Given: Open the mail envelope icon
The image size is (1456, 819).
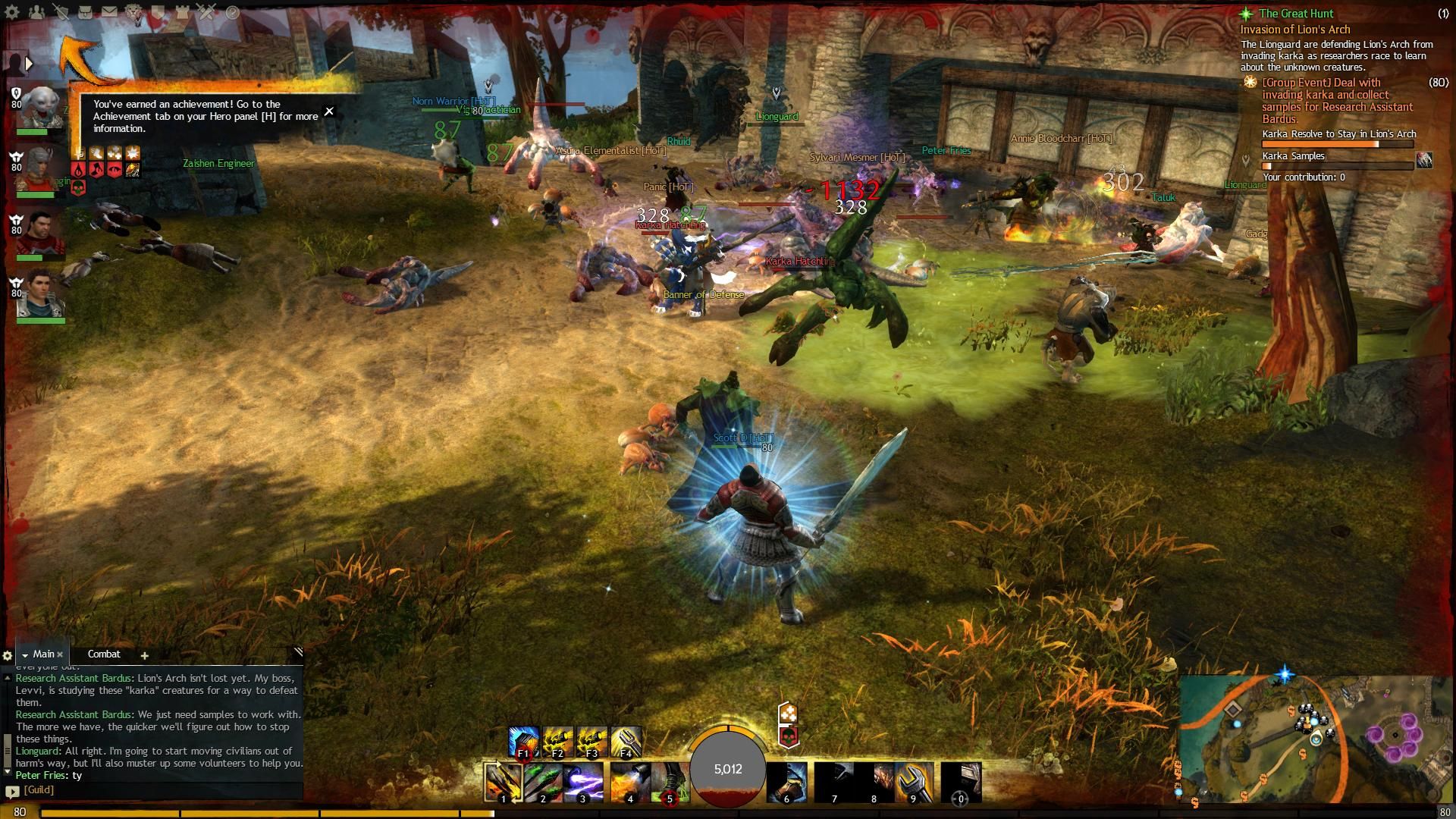Looking at the screenshot, I should pos(110,12).
